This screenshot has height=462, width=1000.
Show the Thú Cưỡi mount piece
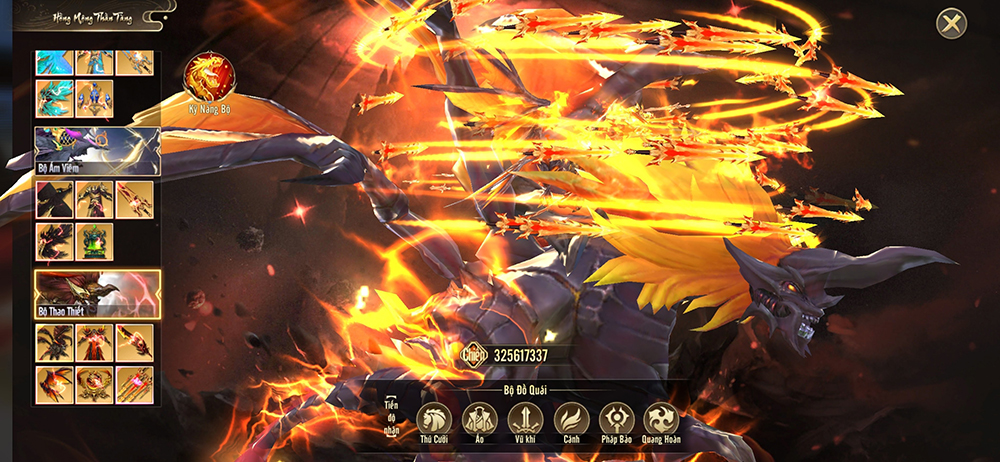pyautogui.click(x=435, y=419)
